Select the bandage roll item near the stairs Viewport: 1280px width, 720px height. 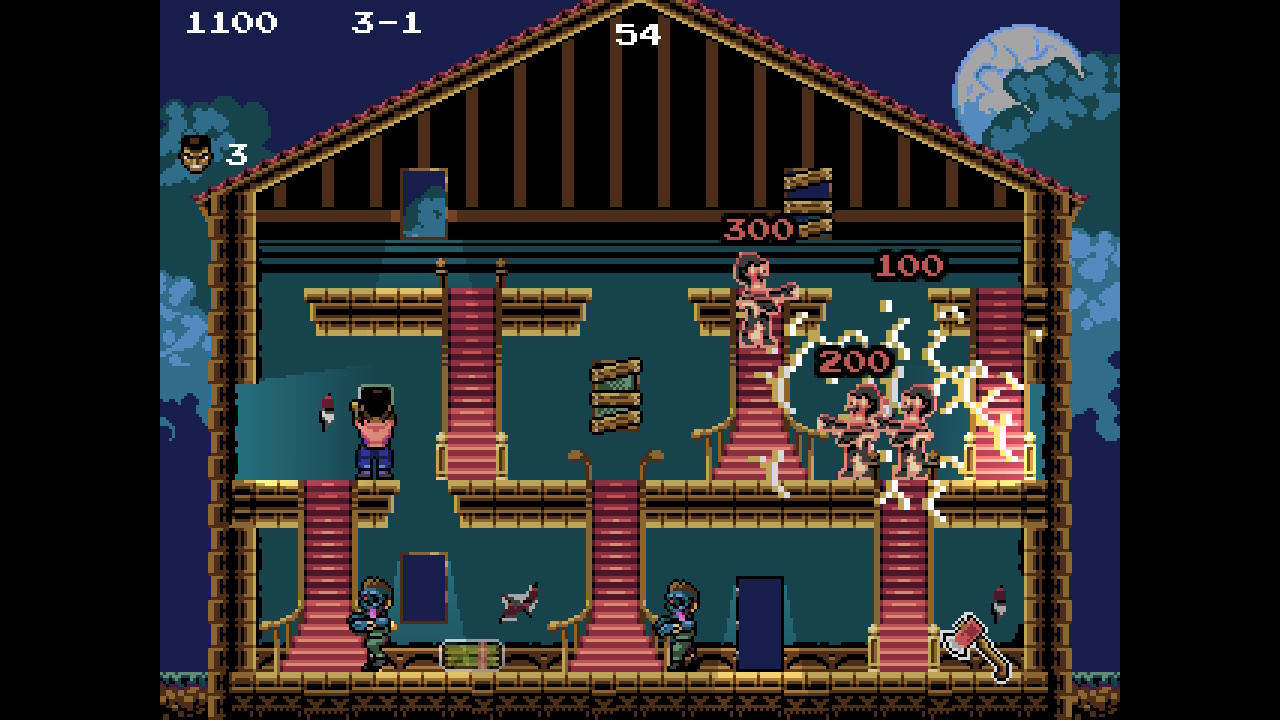(x=472, y=657)
